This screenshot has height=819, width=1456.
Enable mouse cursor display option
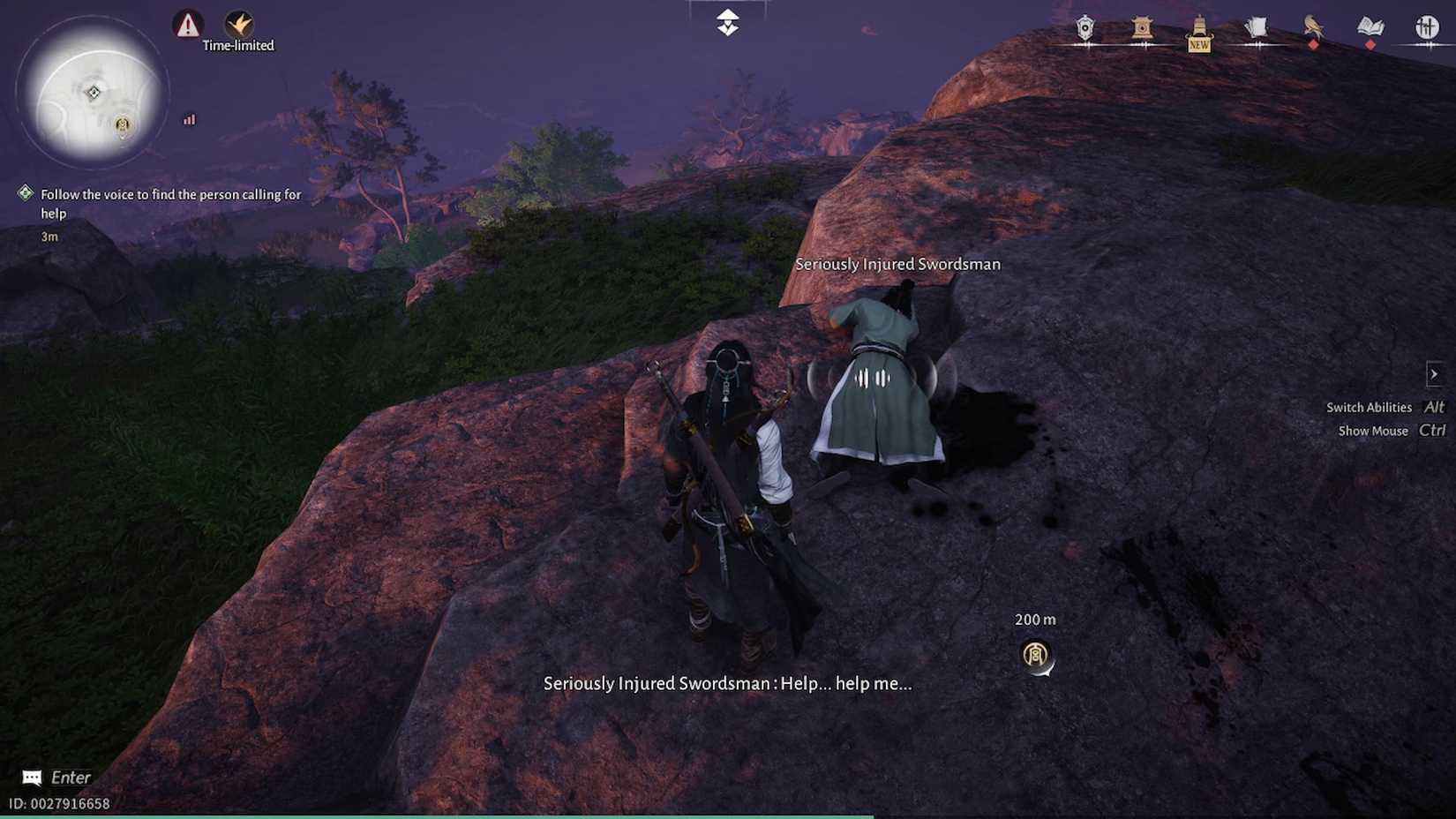point(1373,431)
